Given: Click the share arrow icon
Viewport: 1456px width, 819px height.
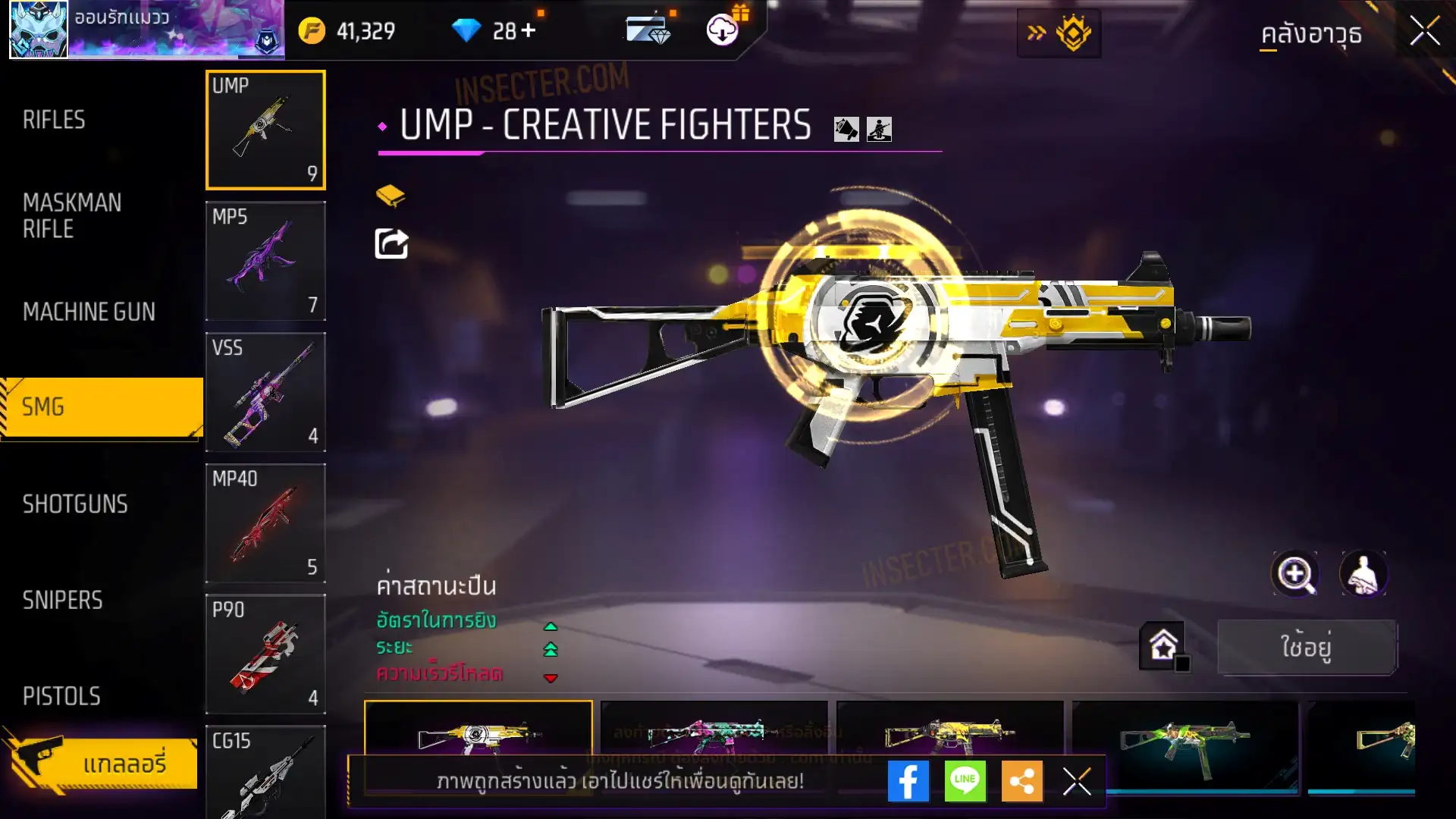Looking at the screenshot, I should point(391,243).
